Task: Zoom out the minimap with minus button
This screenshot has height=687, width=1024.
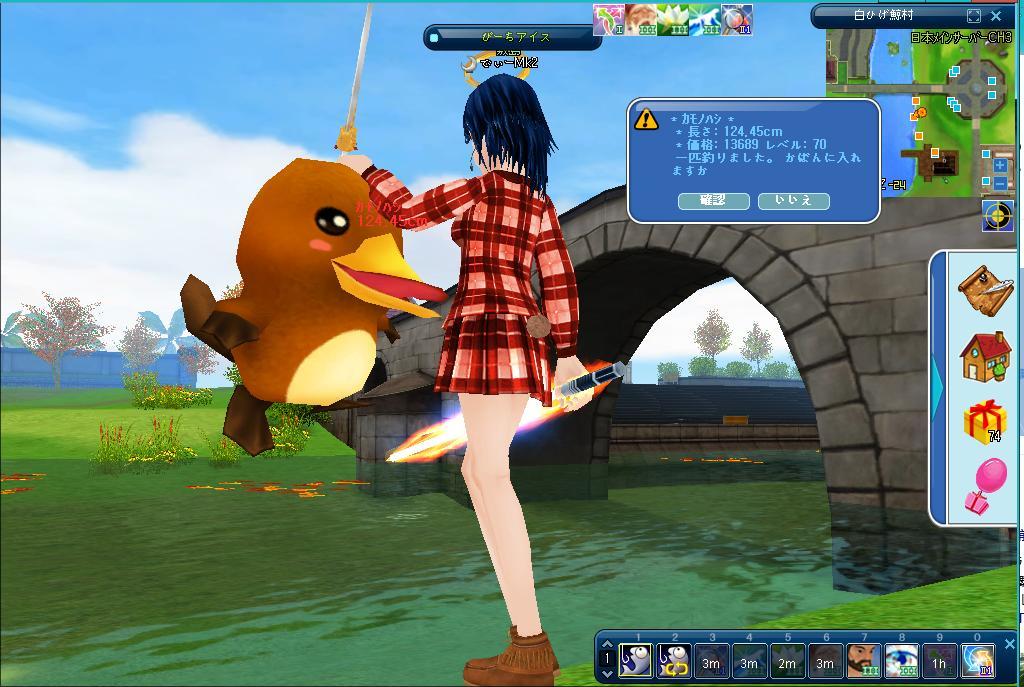Action: pyautogui.click(x=1000, y=184)
